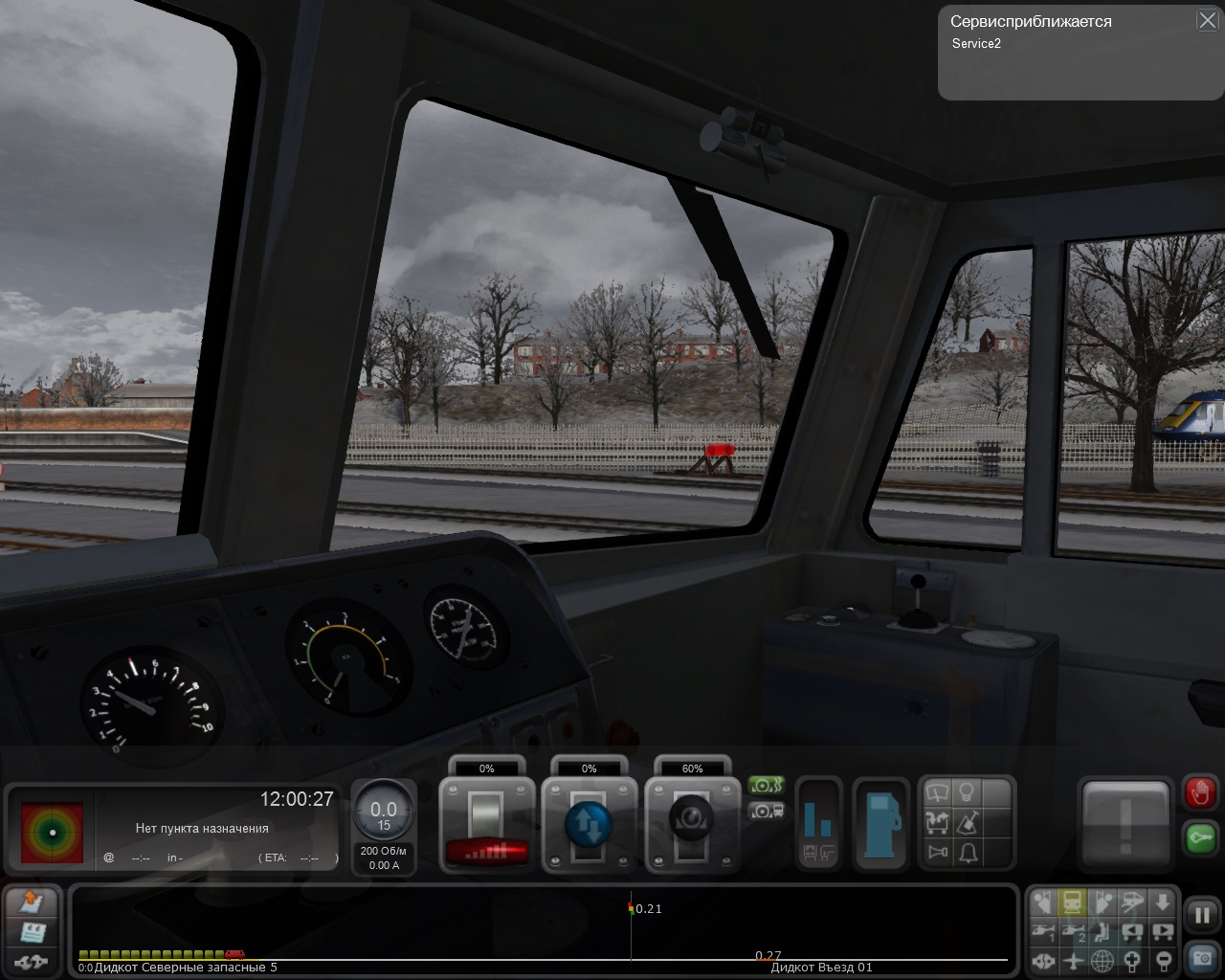Viewport: 1225px width, 980px height.
Task: Switch on the headlights bulb icon
Action: (x=967, y=793)
